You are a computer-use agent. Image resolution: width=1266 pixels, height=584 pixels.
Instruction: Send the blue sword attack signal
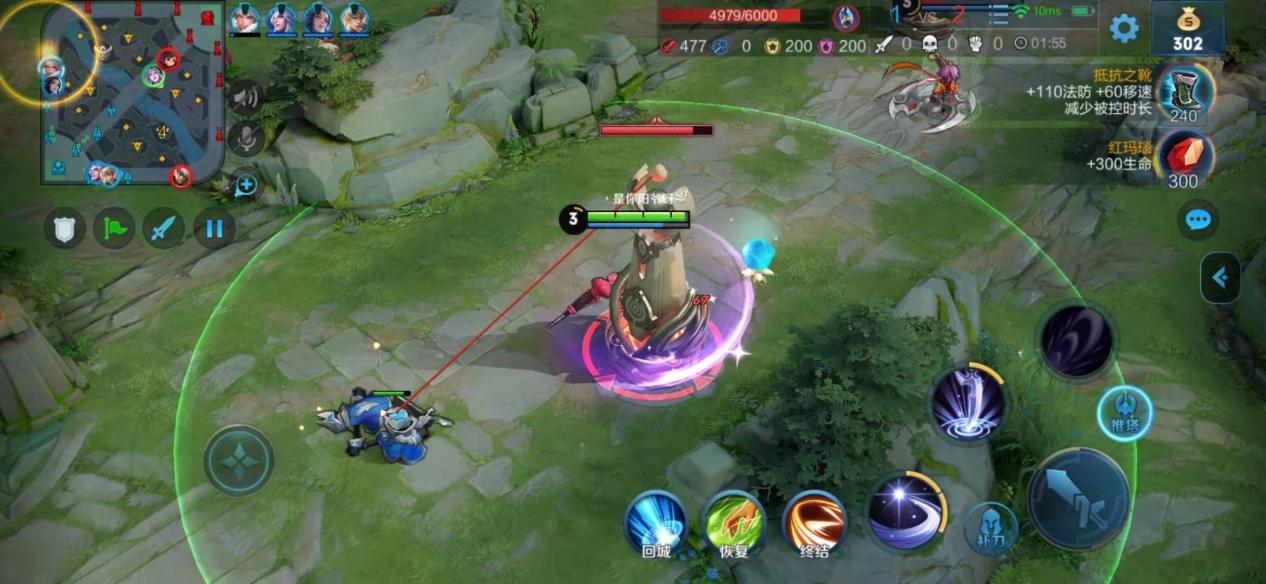click(164, 229)
